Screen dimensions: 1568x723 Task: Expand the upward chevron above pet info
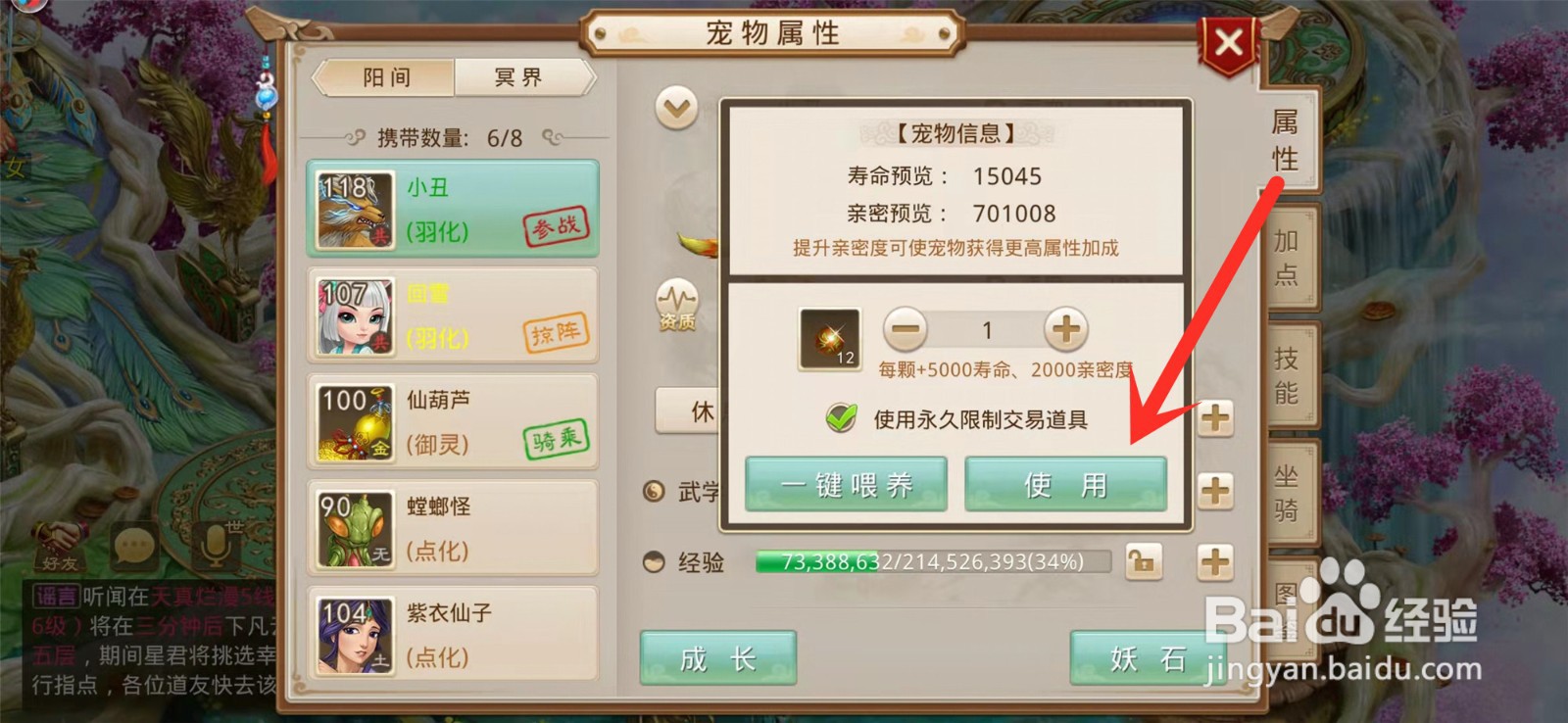pyautogui.click(x=674, y=108)
